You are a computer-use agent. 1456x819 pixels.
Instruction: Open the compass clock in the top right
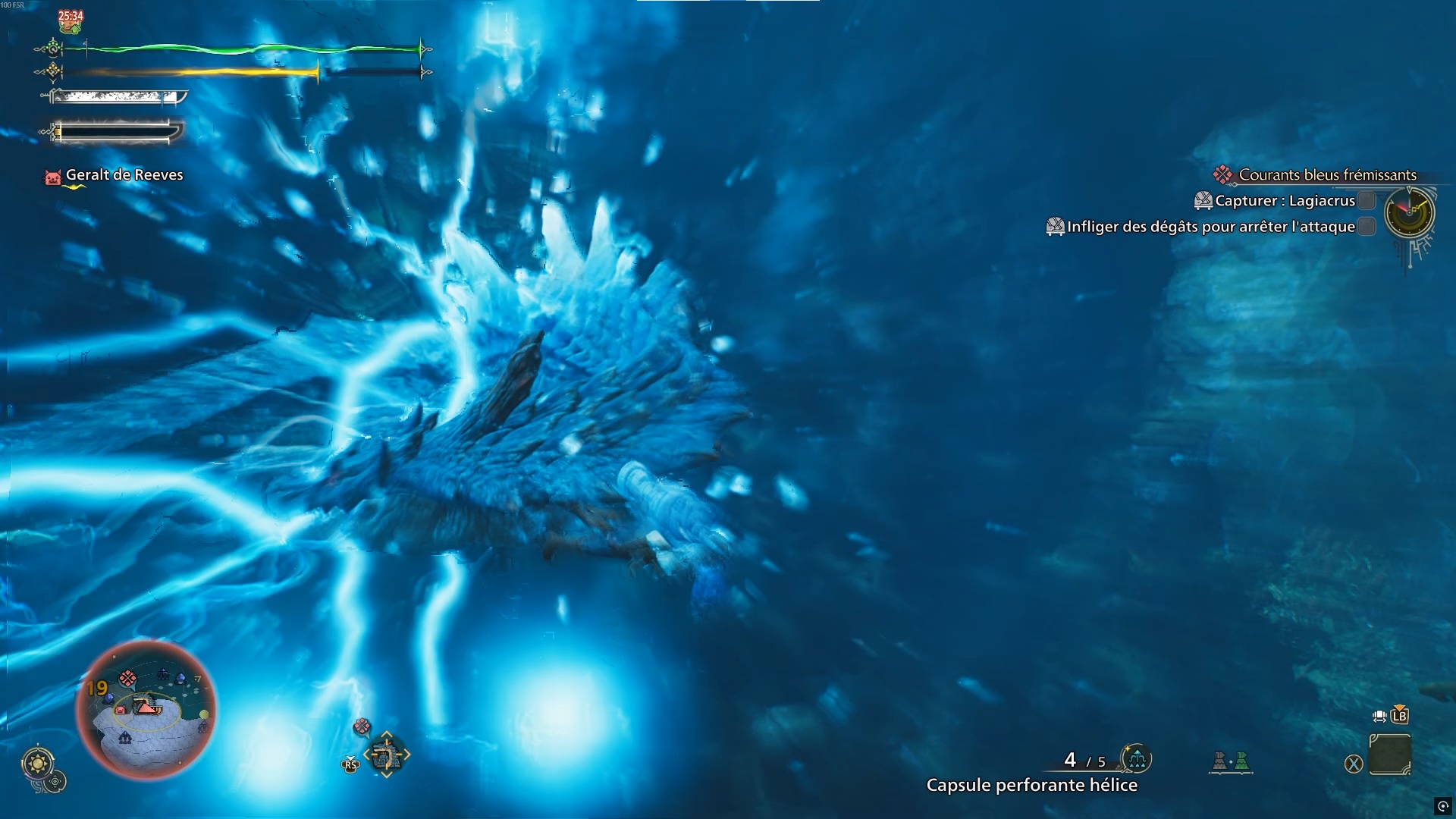(x=1408, y=213)
